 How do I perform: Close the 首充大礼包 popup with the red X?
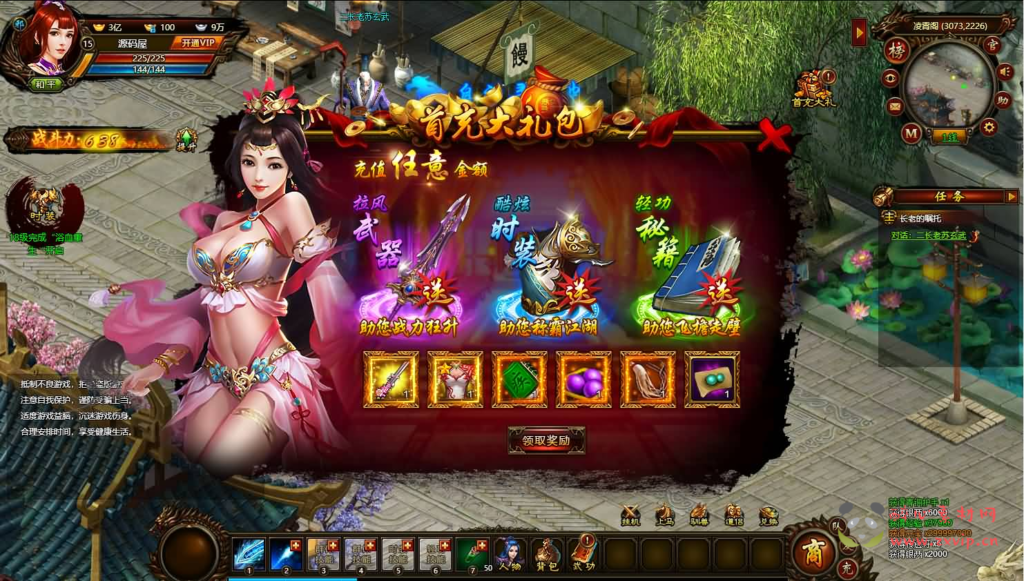(773, 136)
